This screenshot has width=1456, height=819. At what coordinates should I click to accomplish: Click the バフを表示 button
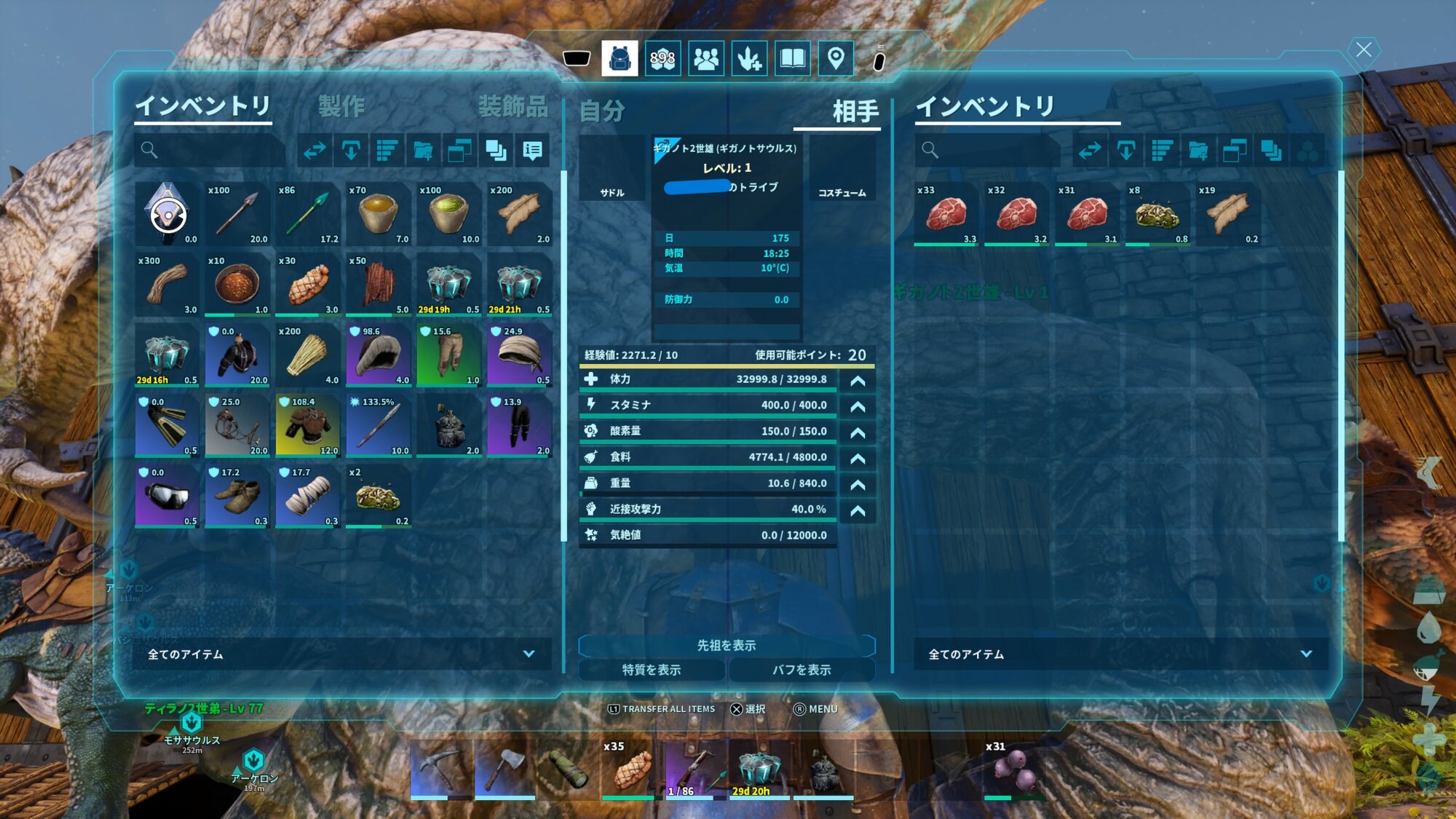[802, 670]
